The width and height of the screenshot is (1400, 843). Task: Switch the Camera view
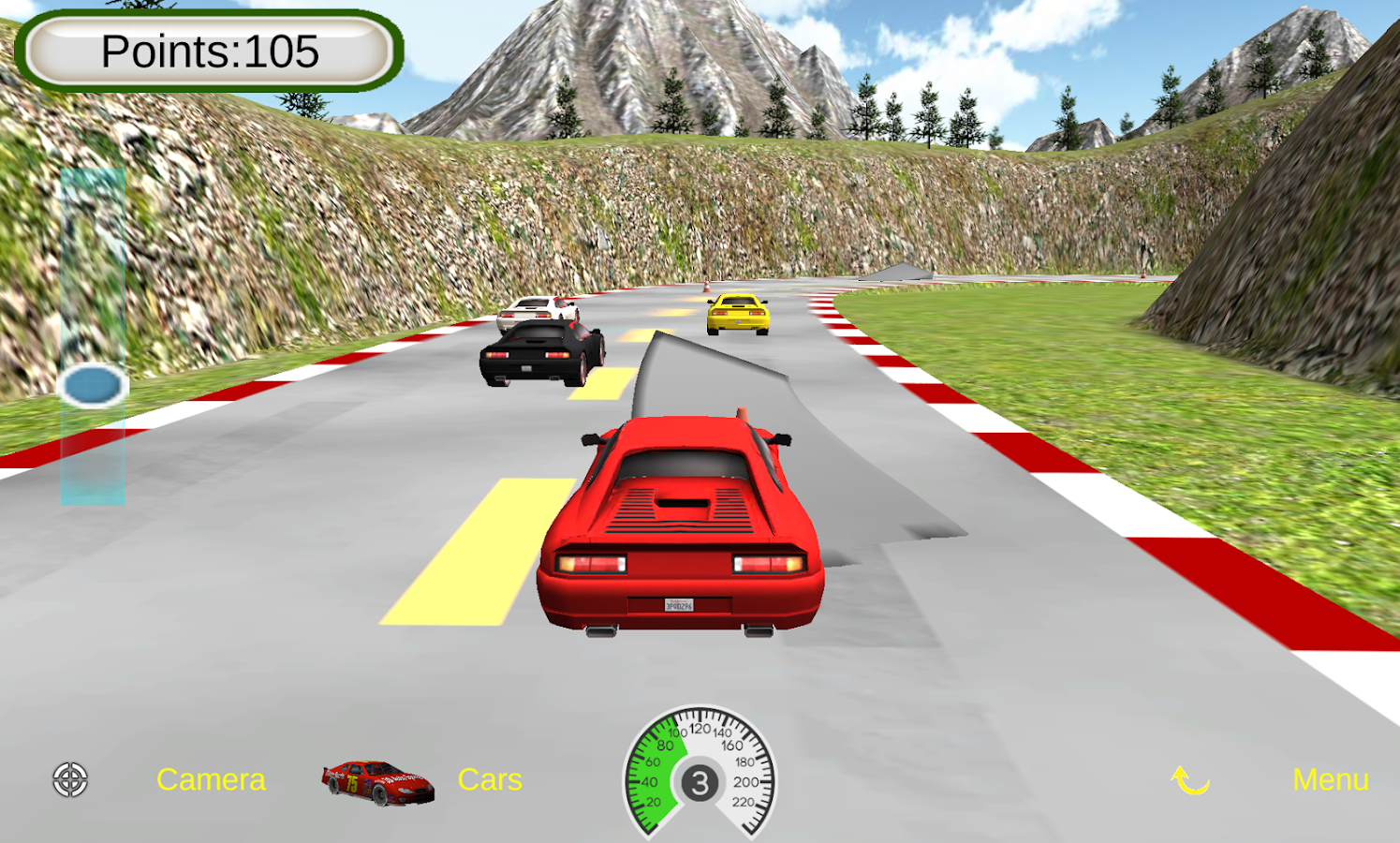pyautogui.click(x=211, y=779)
